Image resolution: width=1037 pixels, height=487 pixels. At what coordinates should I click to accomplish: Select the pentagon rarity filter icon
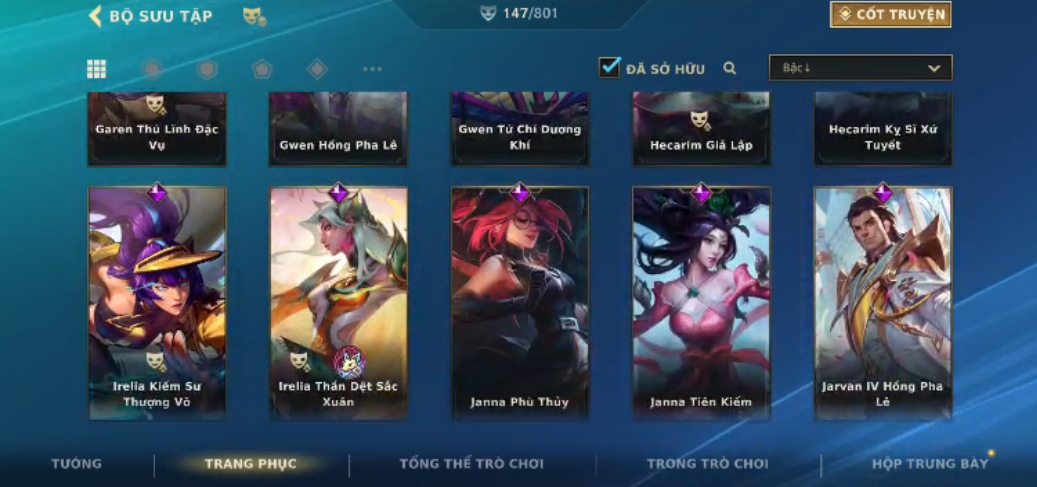[262, 69]
